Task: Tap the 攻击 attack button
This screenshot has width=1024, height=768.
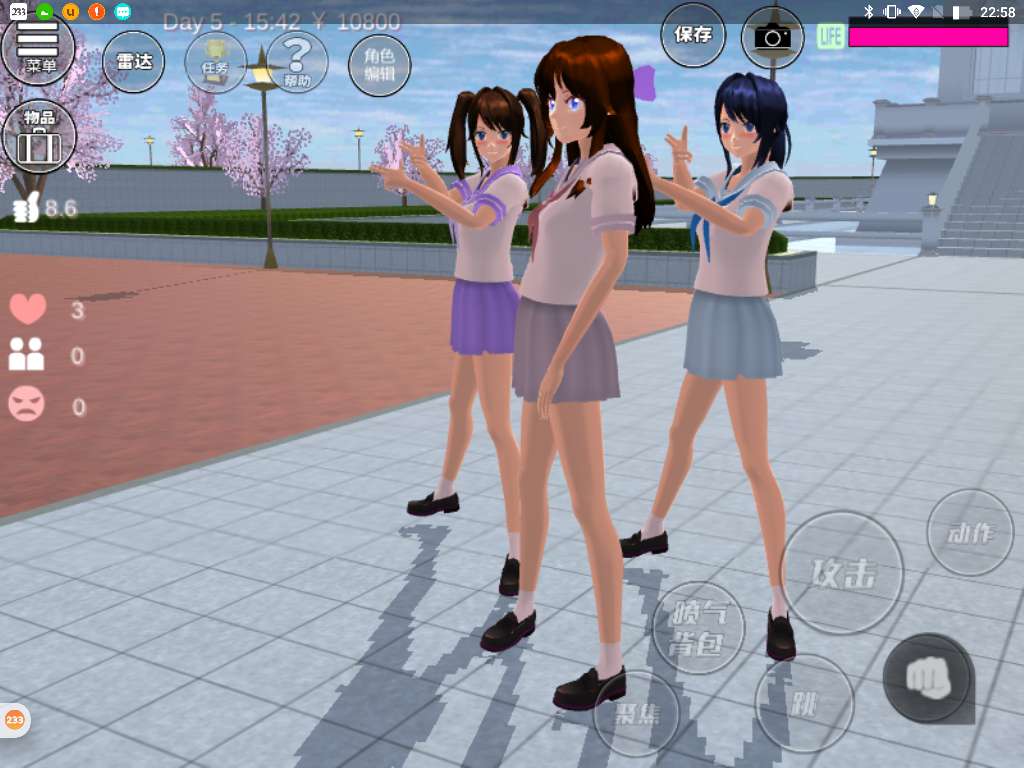Action: pos(842,573)
